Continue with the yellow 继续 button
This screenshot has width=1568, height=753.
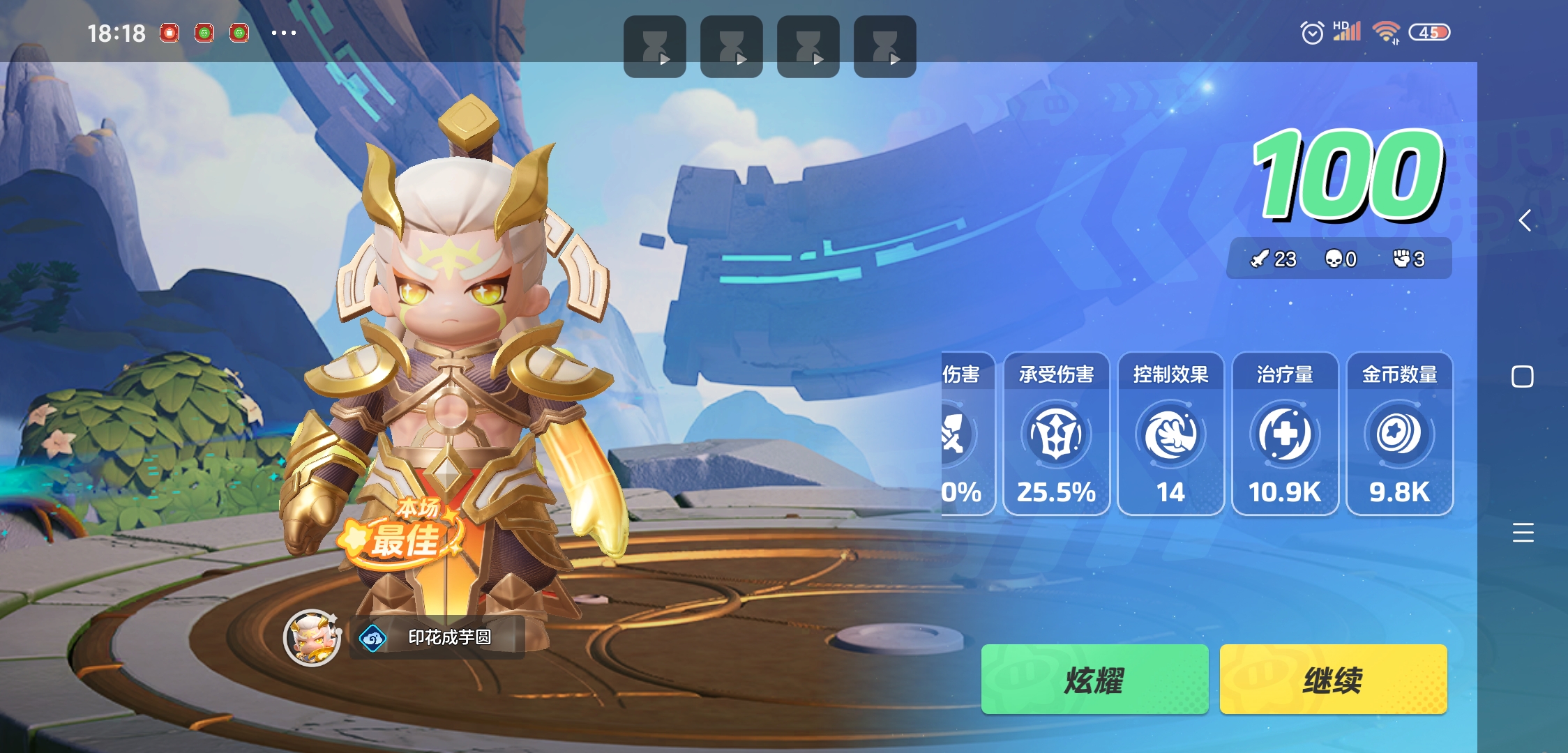pyautogui.click(x=1332, y=680)
